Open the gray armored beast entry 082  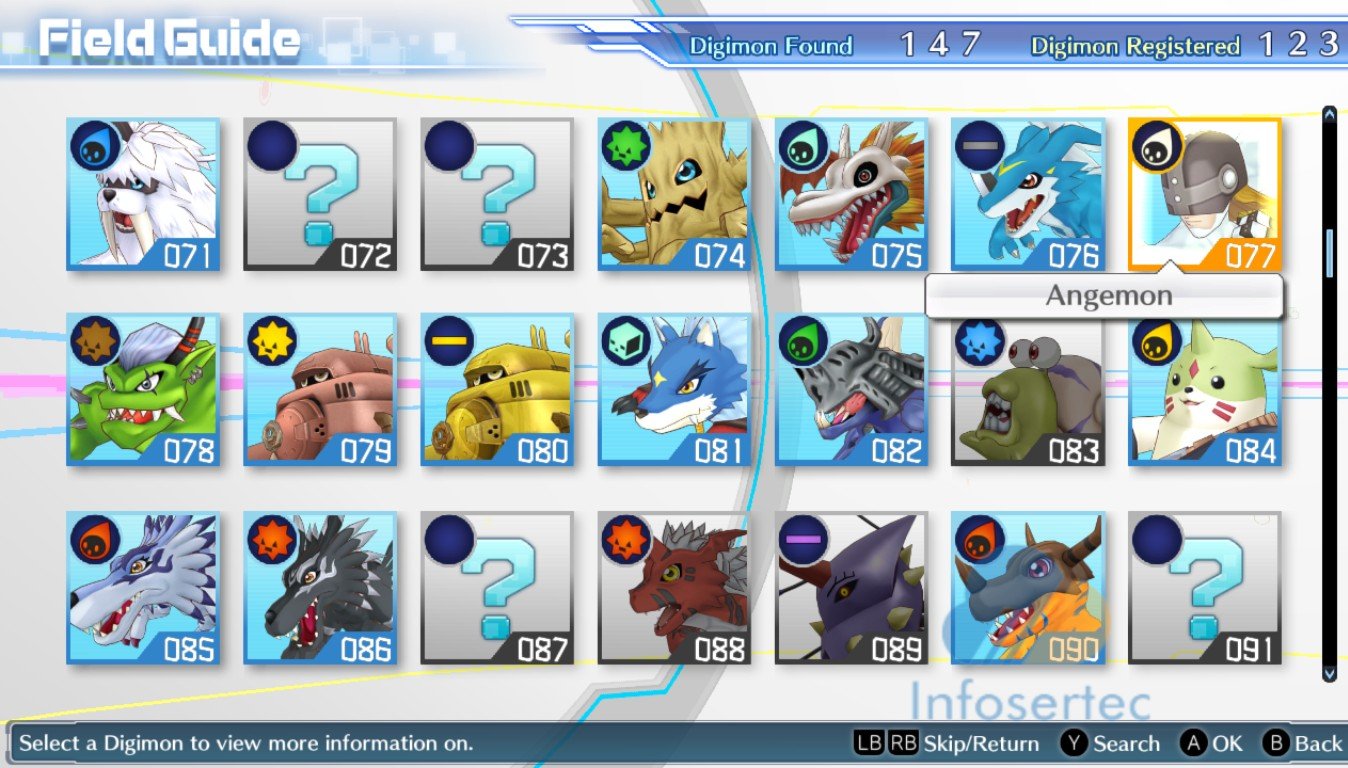pos(851,390)
